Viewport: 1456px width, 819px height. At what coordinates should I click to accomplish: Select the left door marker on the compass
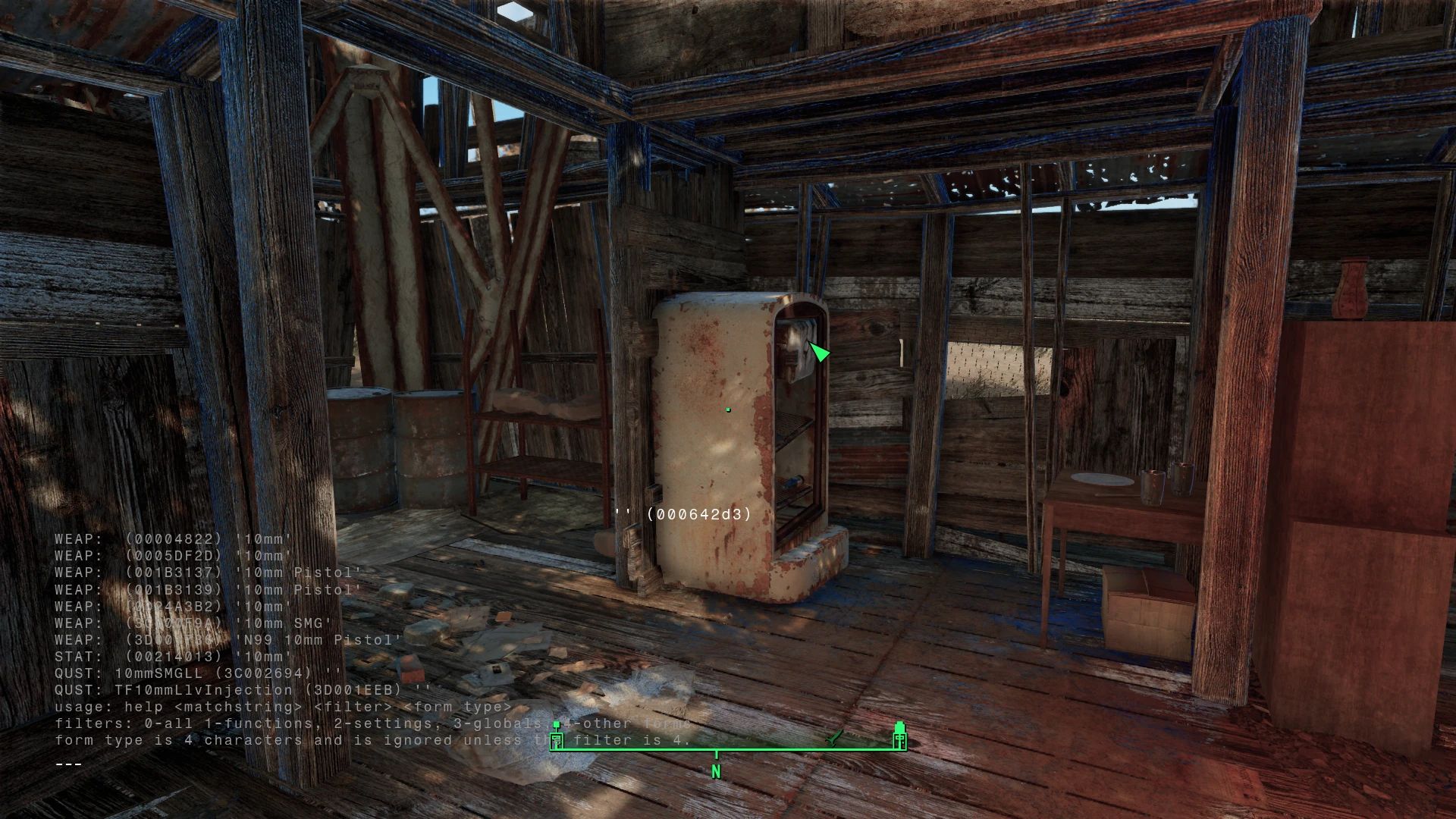point(556,740)
